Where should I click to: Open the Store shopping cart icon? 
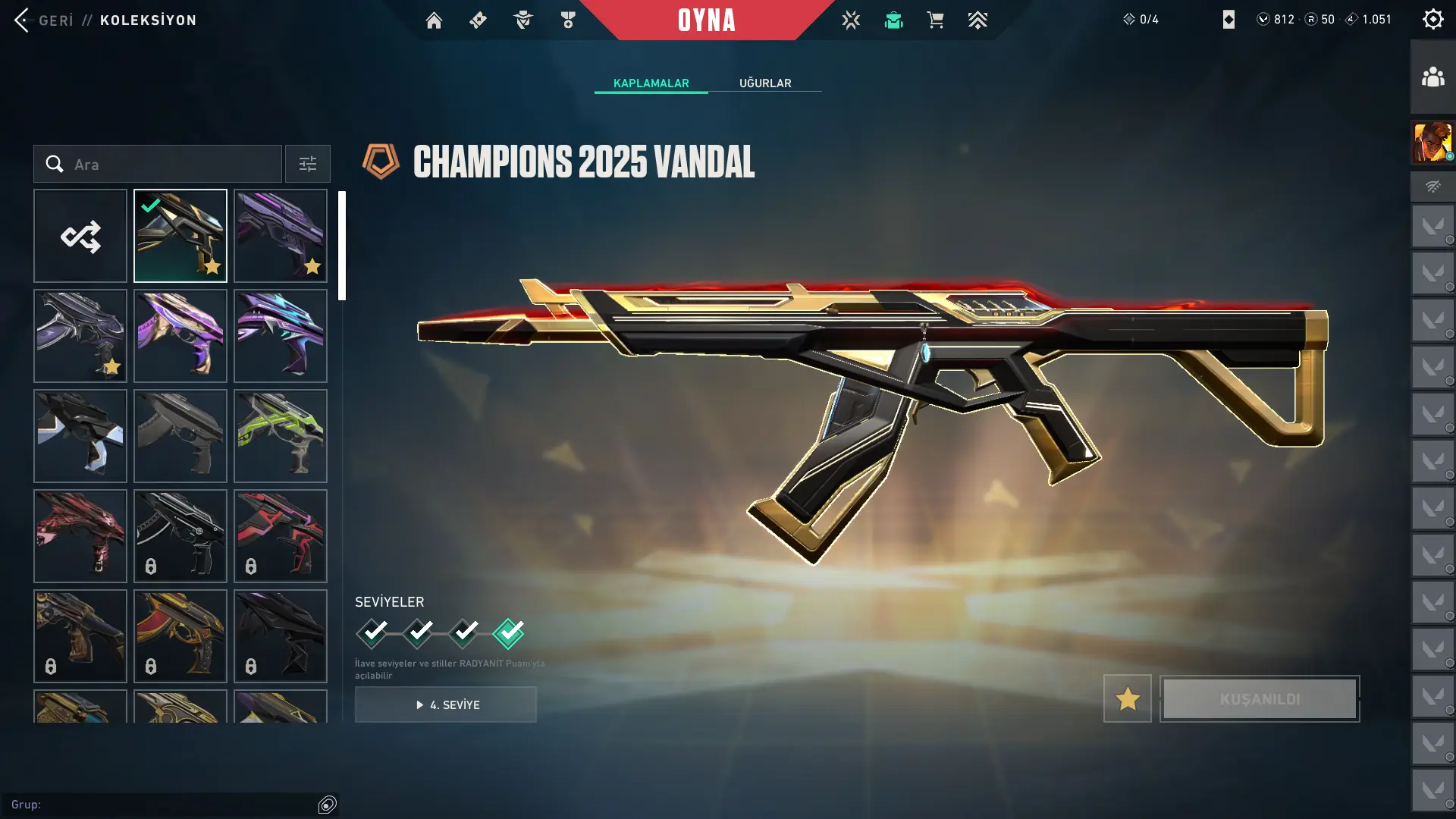tap(935, 20)
